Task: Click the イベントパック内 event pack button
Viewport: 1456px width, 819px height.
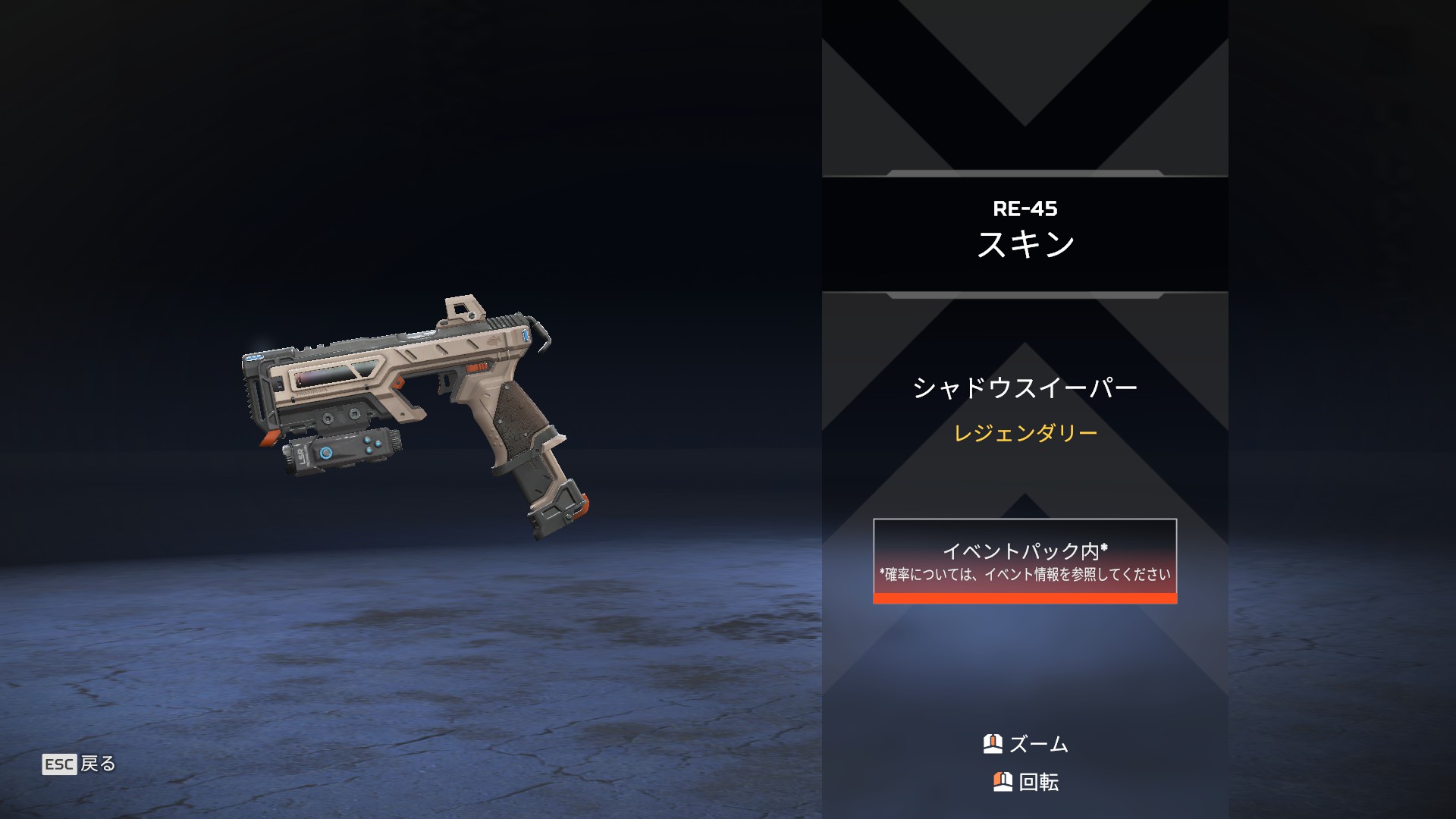Action: tap(1025, 561)
